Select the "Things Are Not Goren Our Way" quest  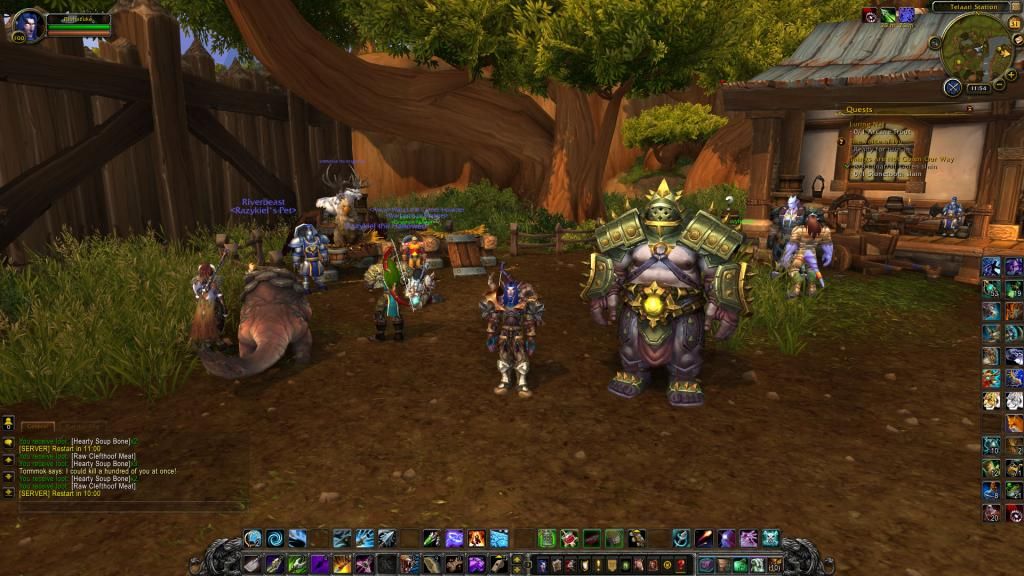900,158
